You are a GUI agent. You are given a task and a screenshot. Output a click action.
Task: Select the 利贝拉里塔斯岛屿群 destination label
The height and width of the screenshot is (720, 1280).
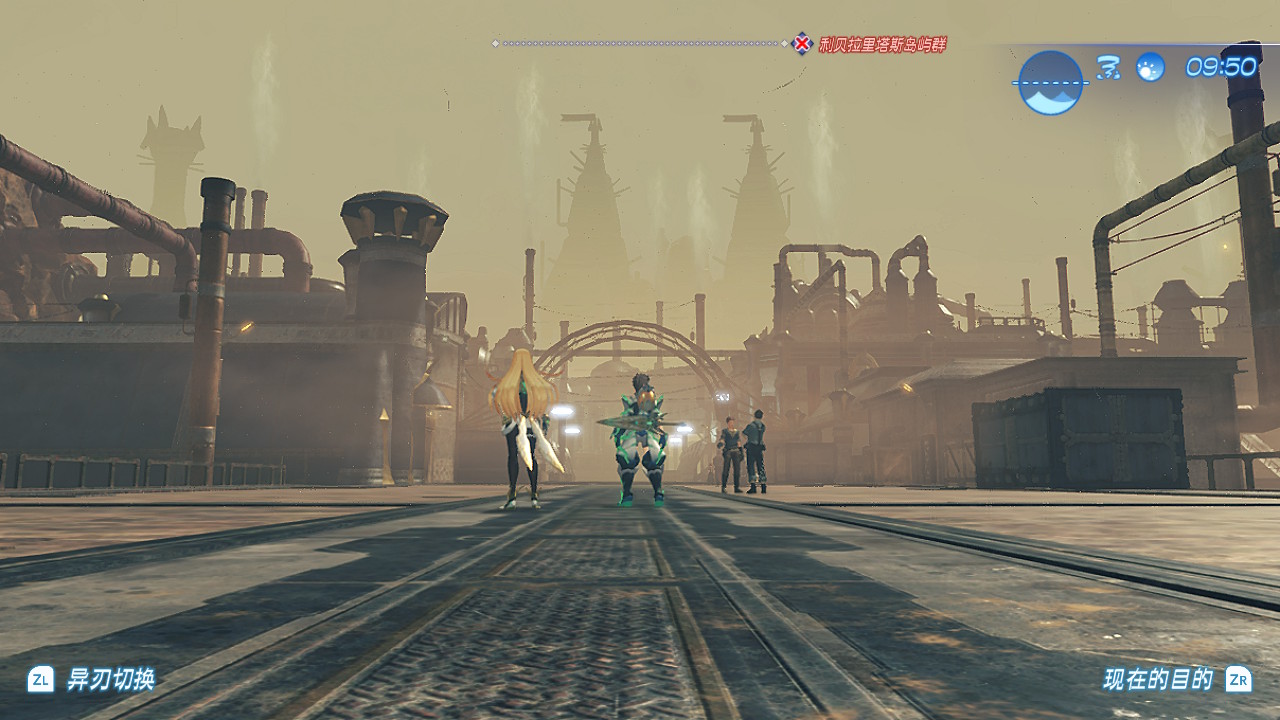(x=882, y=44)
